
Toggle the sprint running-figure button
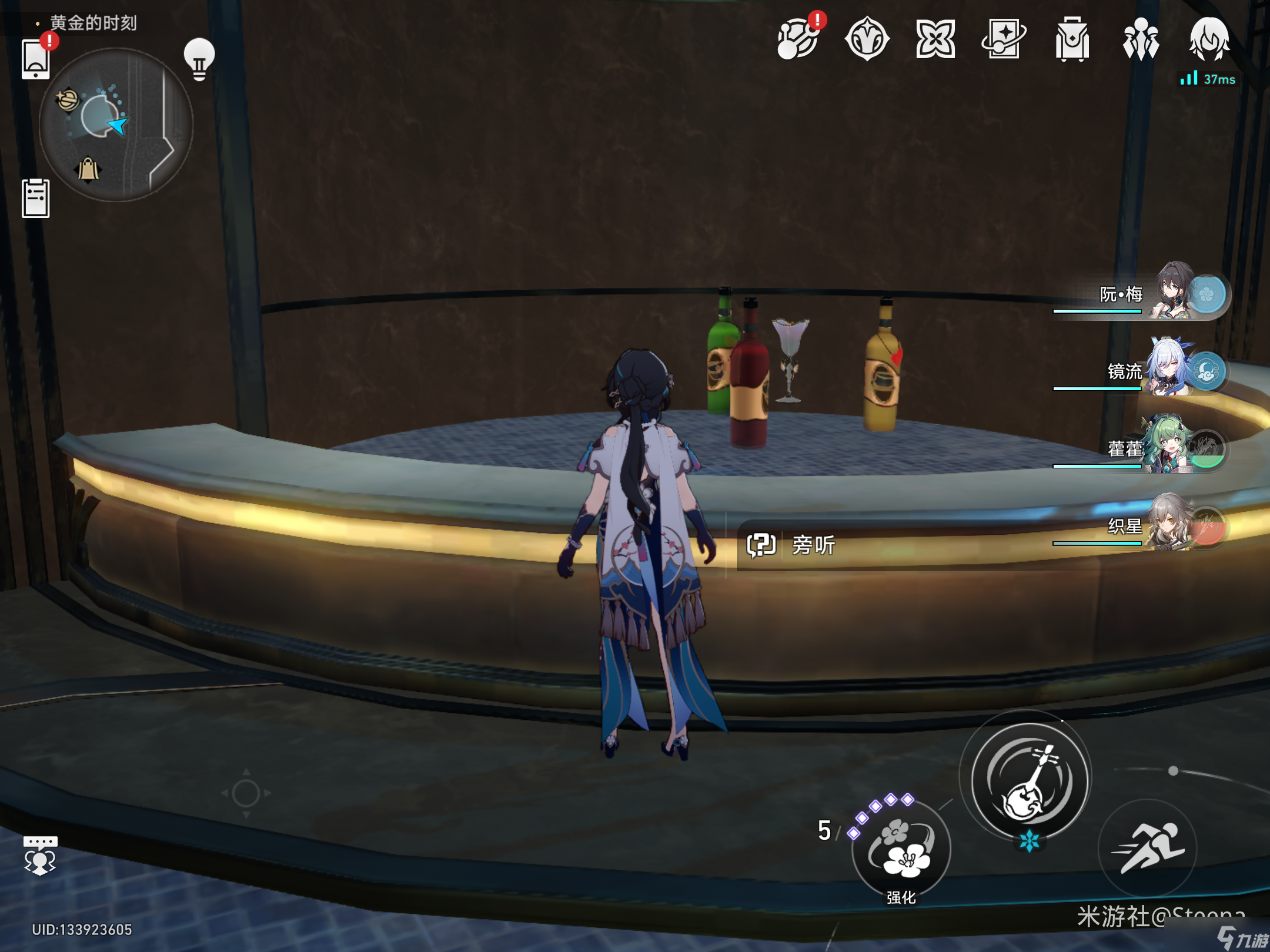click(x=1147, y=848)
